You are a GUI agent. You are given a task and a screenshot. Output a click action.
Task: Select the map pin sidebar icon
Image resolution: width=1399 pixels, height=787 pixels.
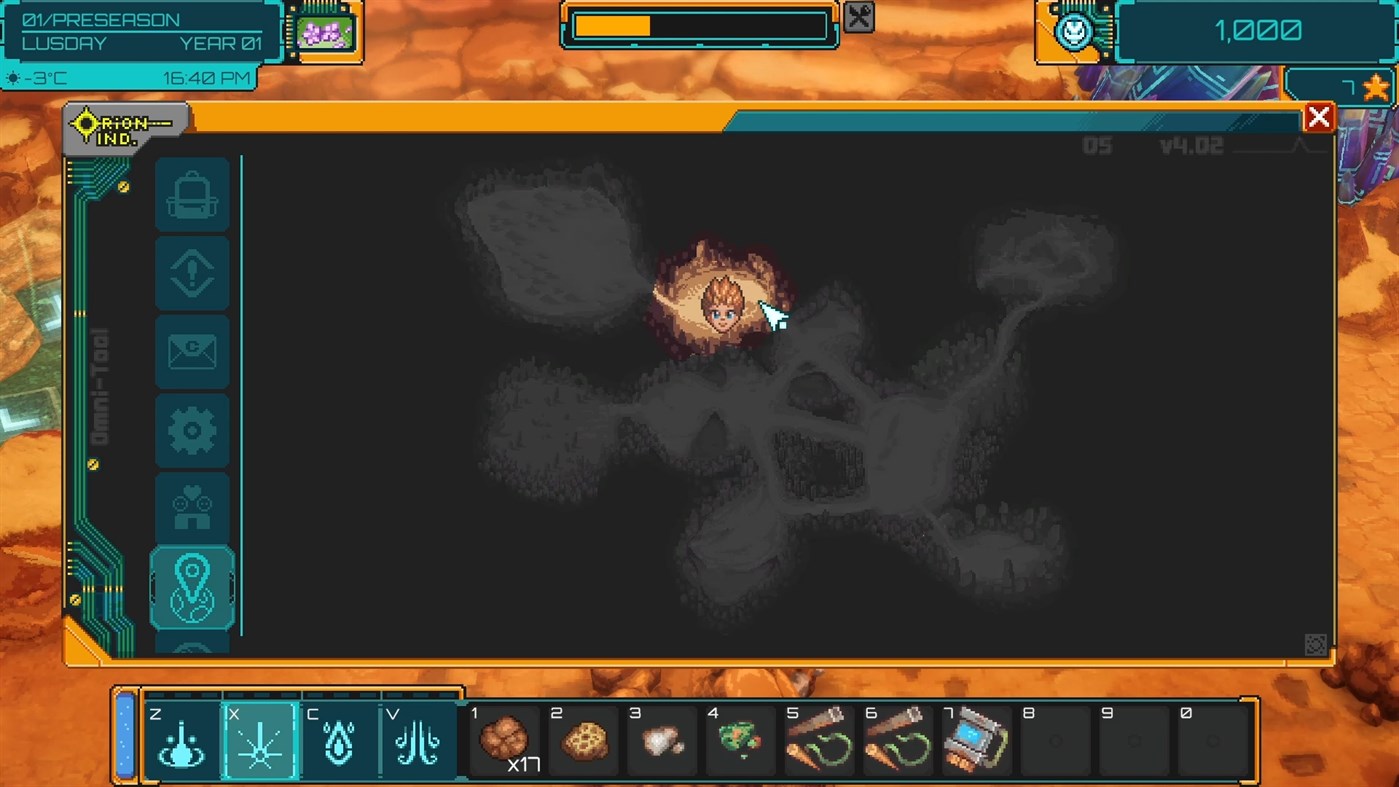pyautogui.click(x=192, y=586)
